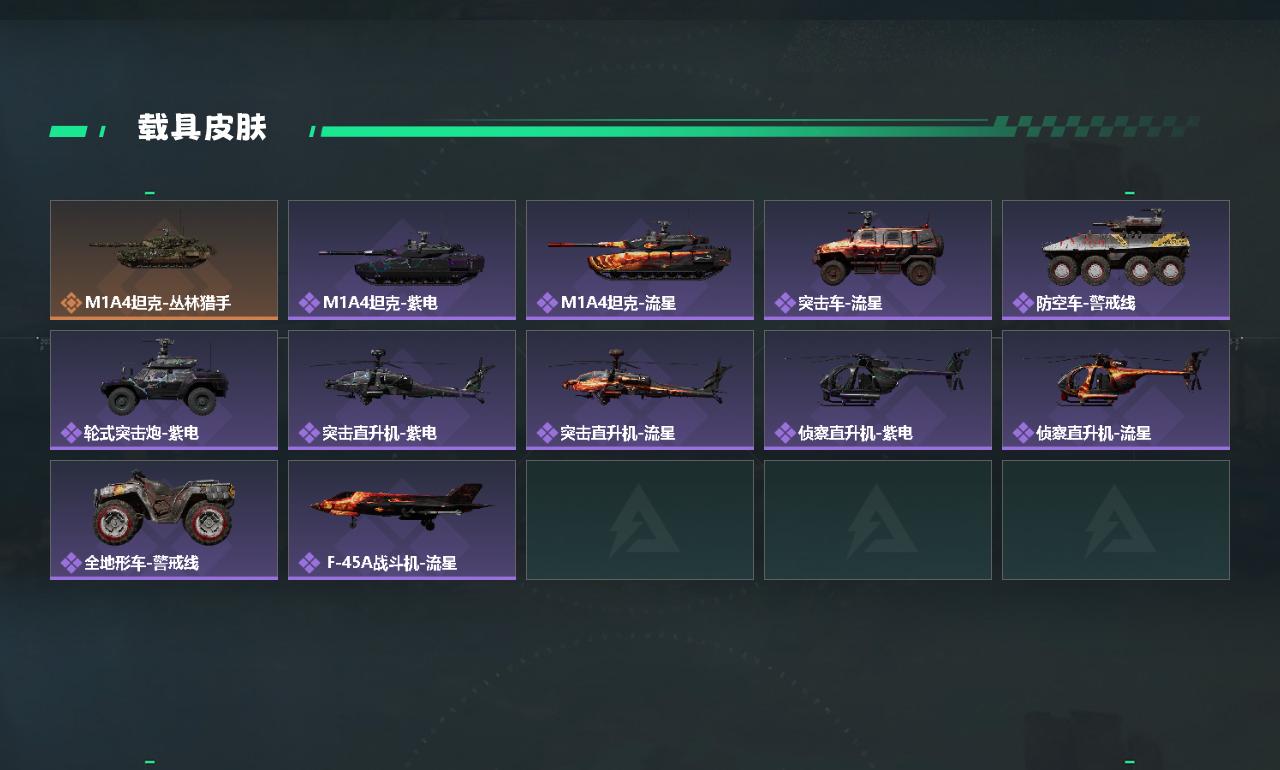The height and width of the screenshot is (770, 1280).
Task: Select the 侦察直升机-流星 skin card
Action: pos(1116,389)
